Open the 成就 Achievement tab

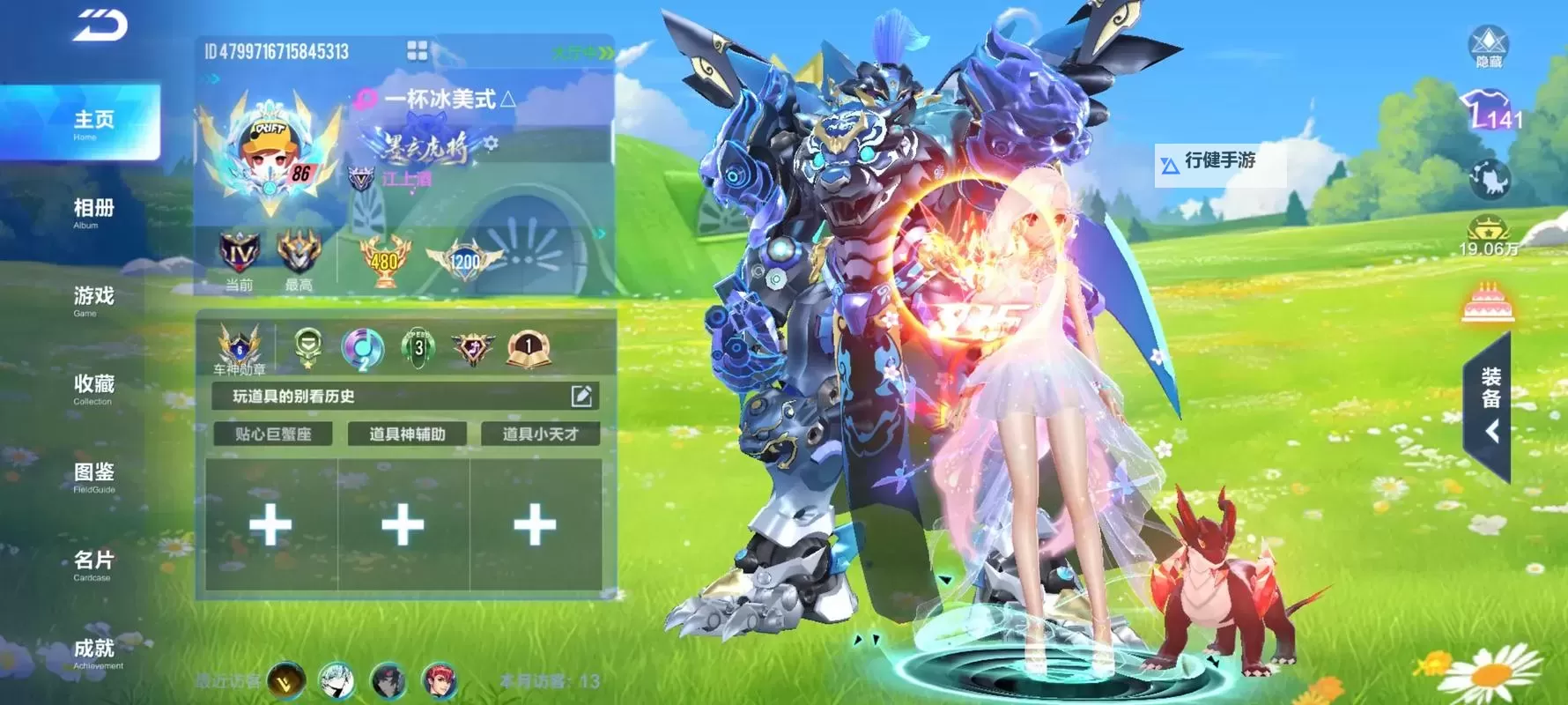(95, 652)
